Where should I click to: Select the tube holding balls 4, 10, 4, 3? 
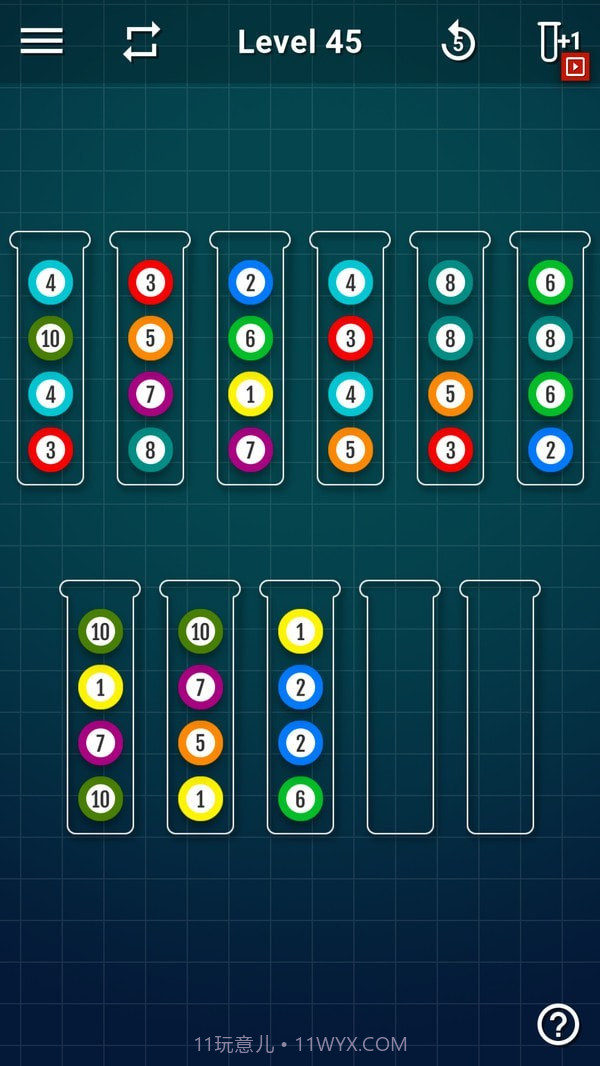pyautogui.click(x=50, y=360)
